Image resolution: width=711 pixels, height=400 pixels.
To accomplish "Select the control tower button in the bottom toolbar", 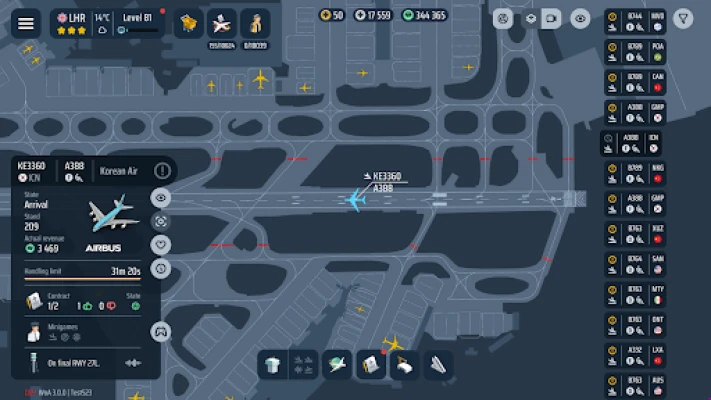I will pos(273,365).
